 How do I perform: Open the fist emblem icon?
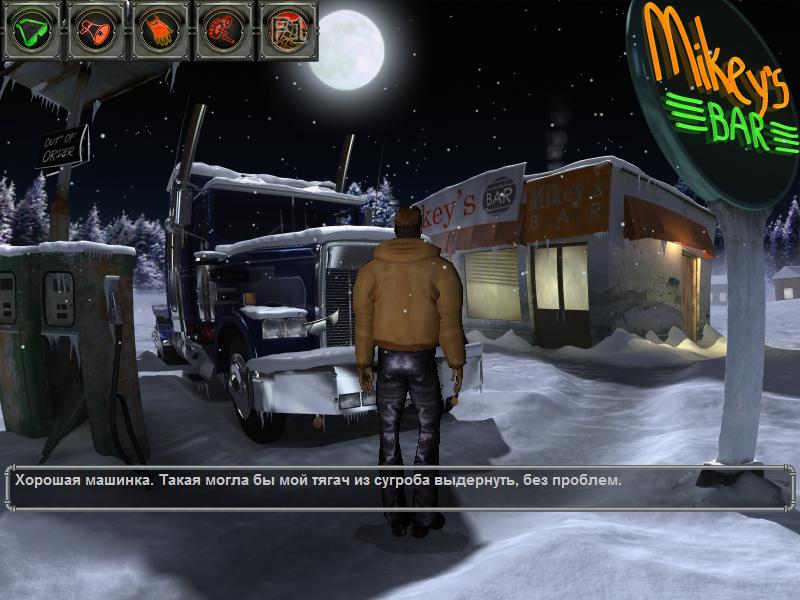click(x=287, y=30)
